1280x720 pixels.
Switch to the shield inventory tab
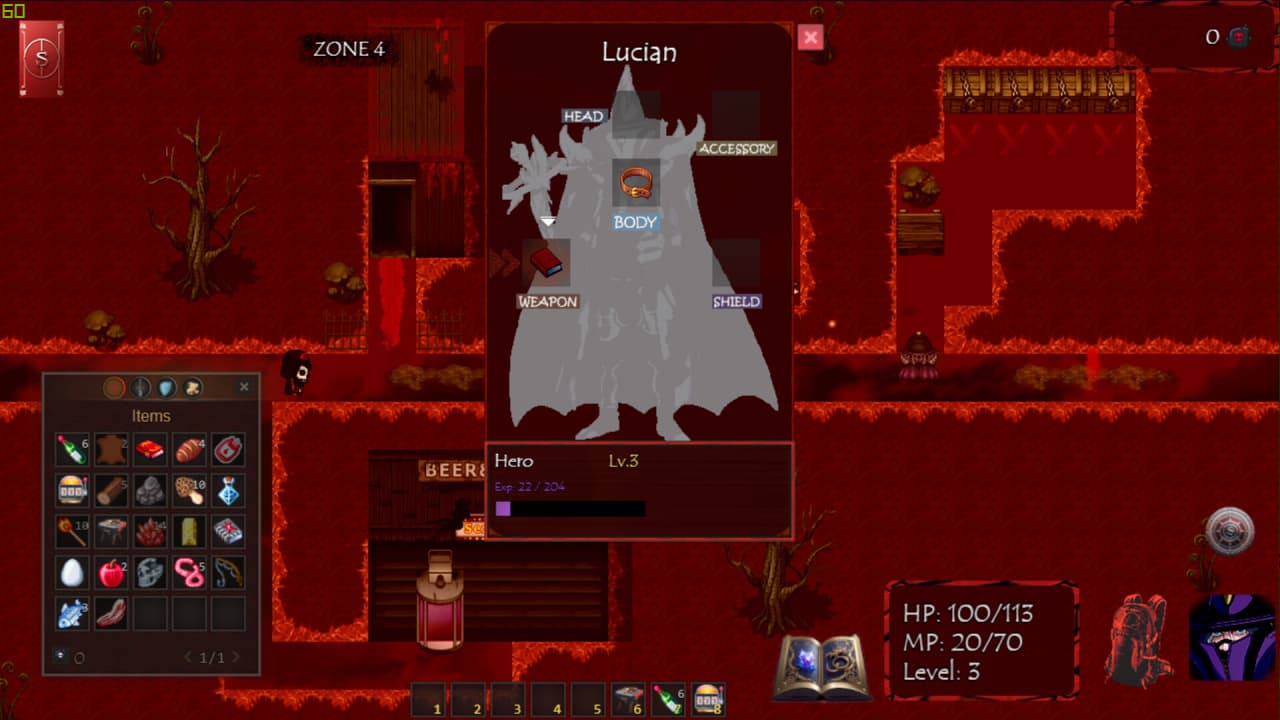pyautogui.click(x=166, y=387)
